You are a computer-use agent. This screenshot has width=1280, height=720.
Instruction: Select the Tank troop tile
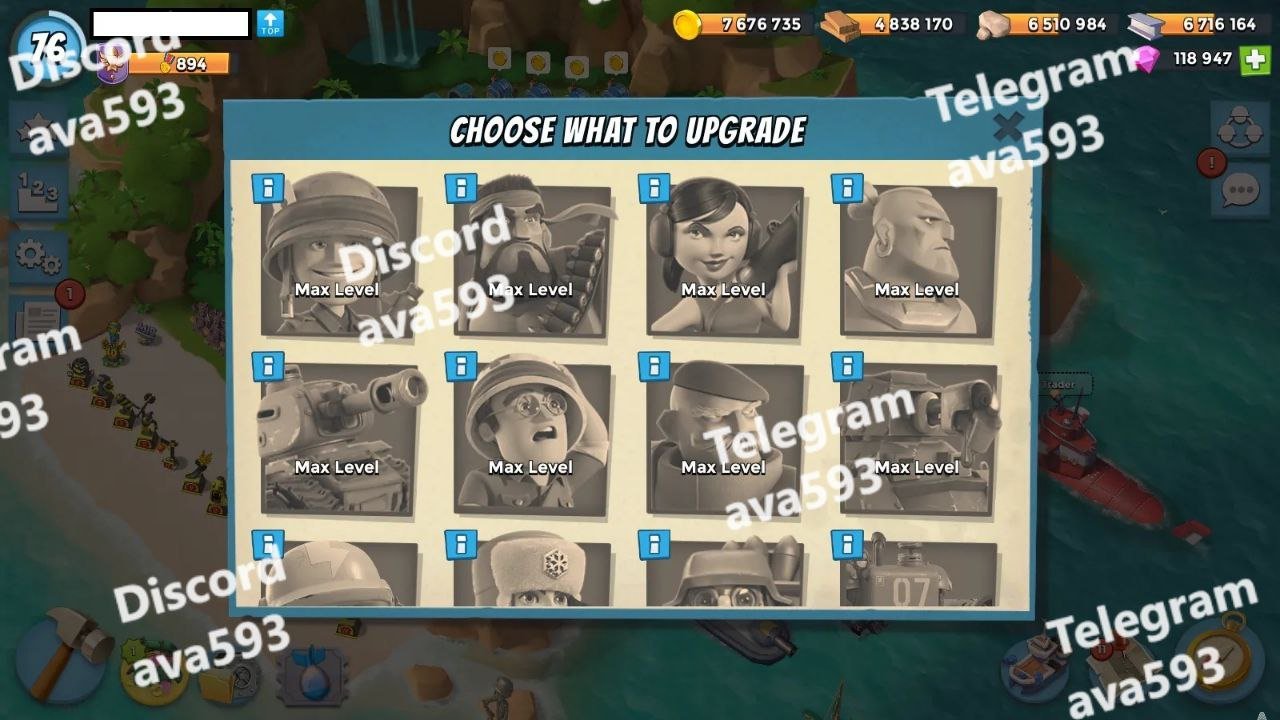coord(338,438)
